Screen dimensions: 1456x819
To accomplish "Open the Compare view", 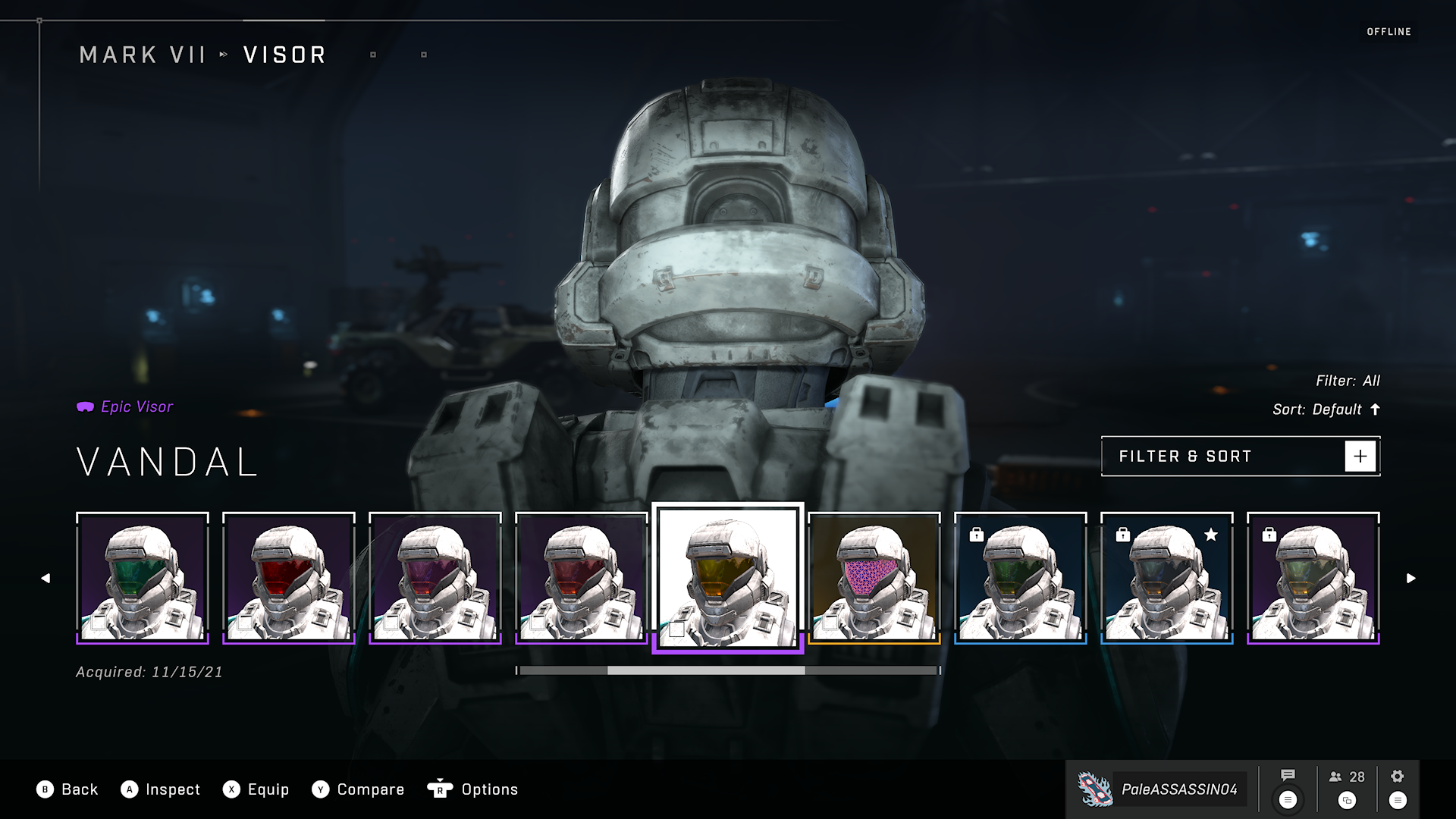I will pyautogui.click(x=358, y=789).
